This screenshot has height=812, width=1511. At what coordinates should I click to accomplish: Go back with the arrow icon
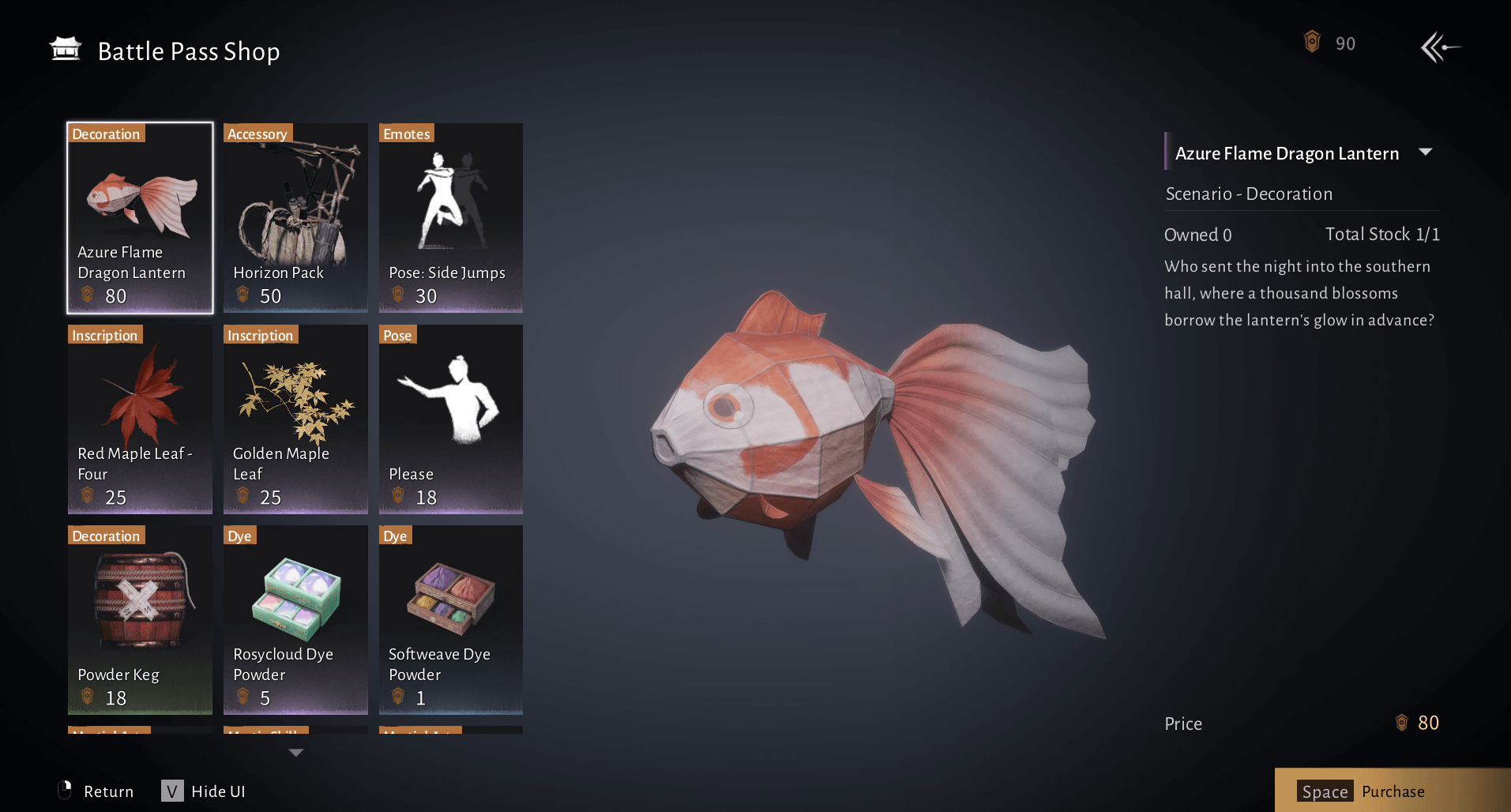1440,47
